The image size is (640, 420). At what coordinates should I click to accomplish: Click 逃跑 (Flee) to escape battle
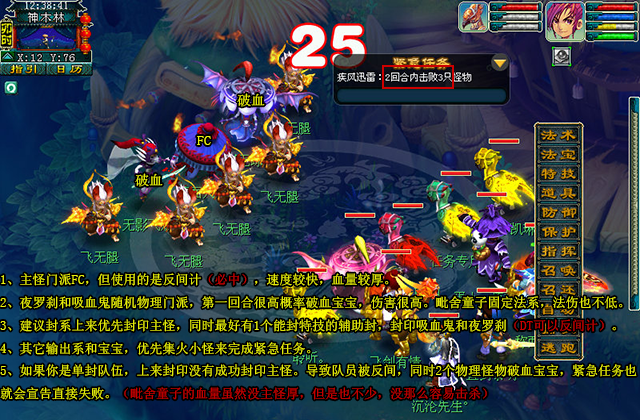coord(559,347)
